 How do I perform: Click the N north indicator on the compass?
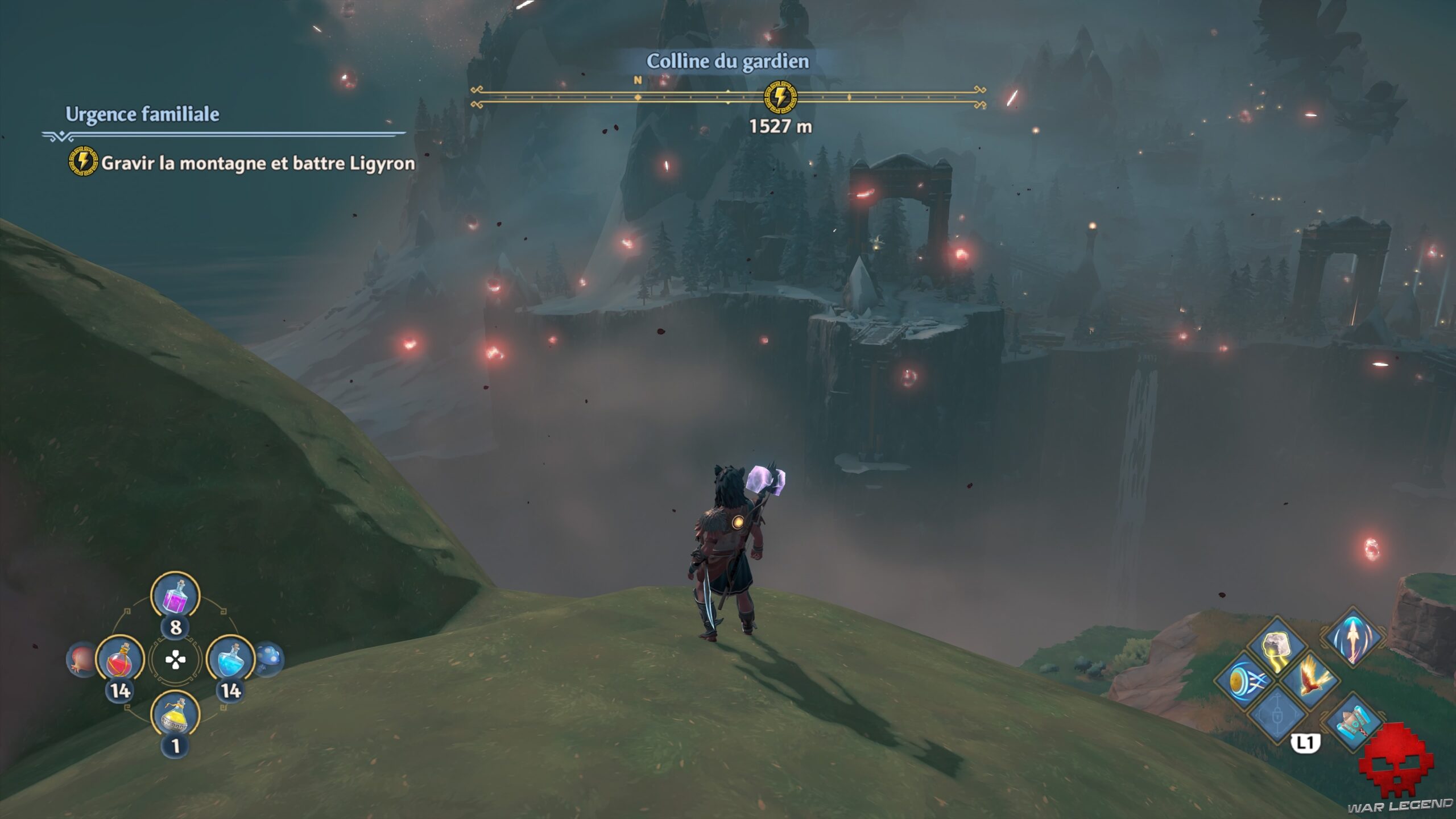click(x=636, y=81)
